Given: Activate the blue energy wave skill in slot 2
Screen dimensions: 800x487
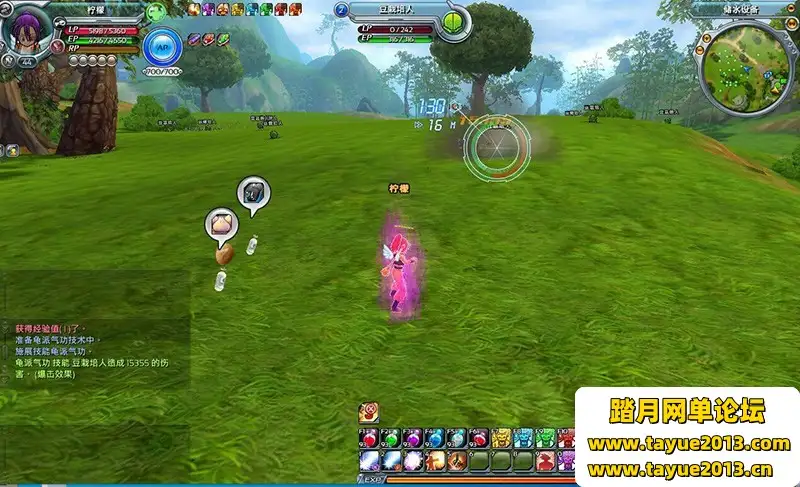Looking at the screenshot, I should (x=390, y=461).
